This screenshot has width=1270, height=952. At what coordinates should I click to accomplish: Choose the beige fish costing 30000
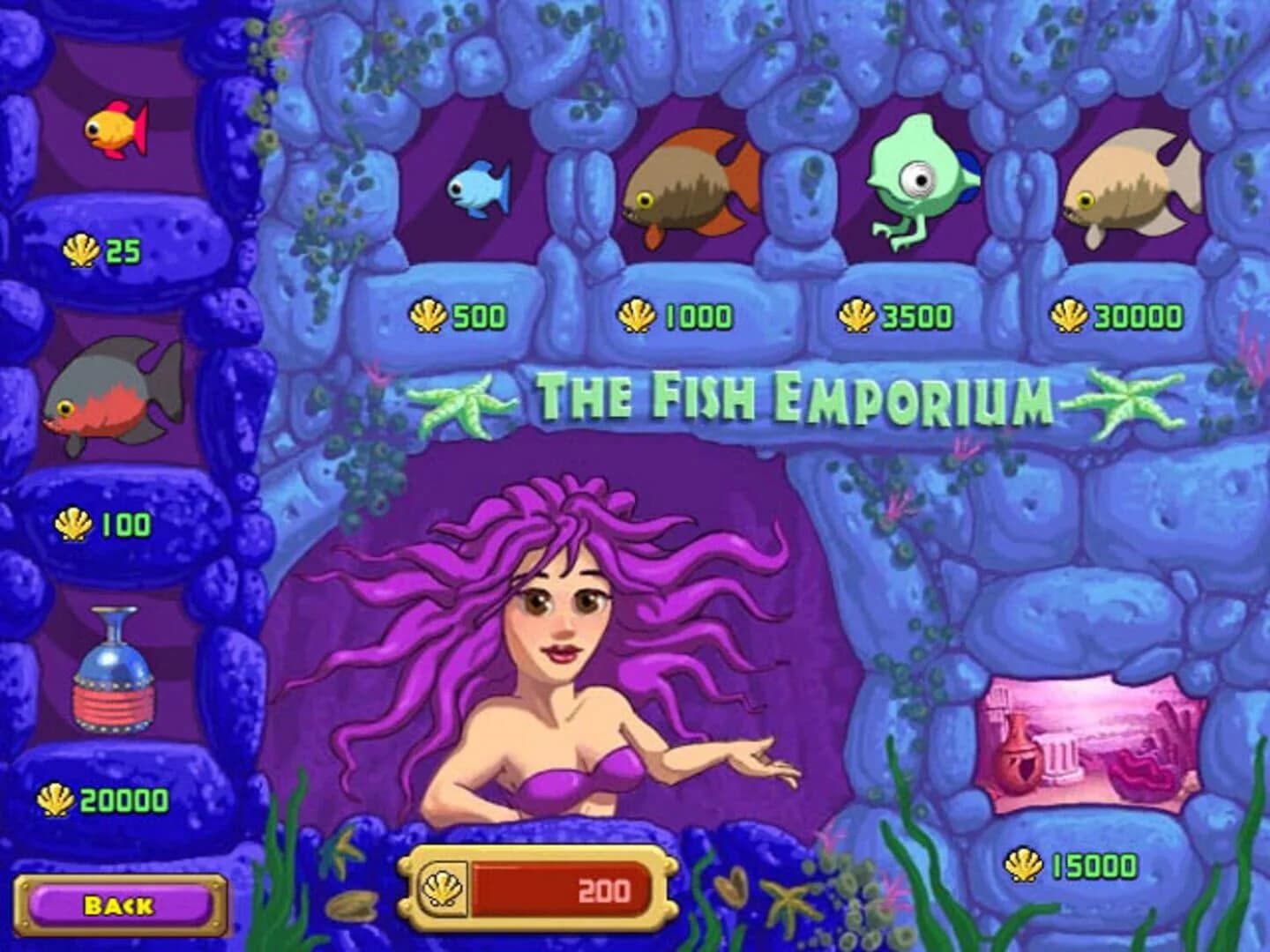[x=1124, y=185]
